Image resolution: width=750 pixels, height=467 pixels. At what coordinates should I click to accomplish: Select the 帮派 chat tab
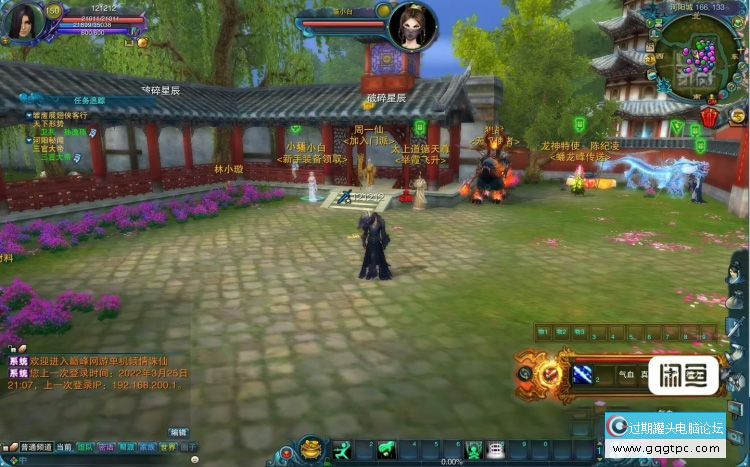tap(127, 447)
